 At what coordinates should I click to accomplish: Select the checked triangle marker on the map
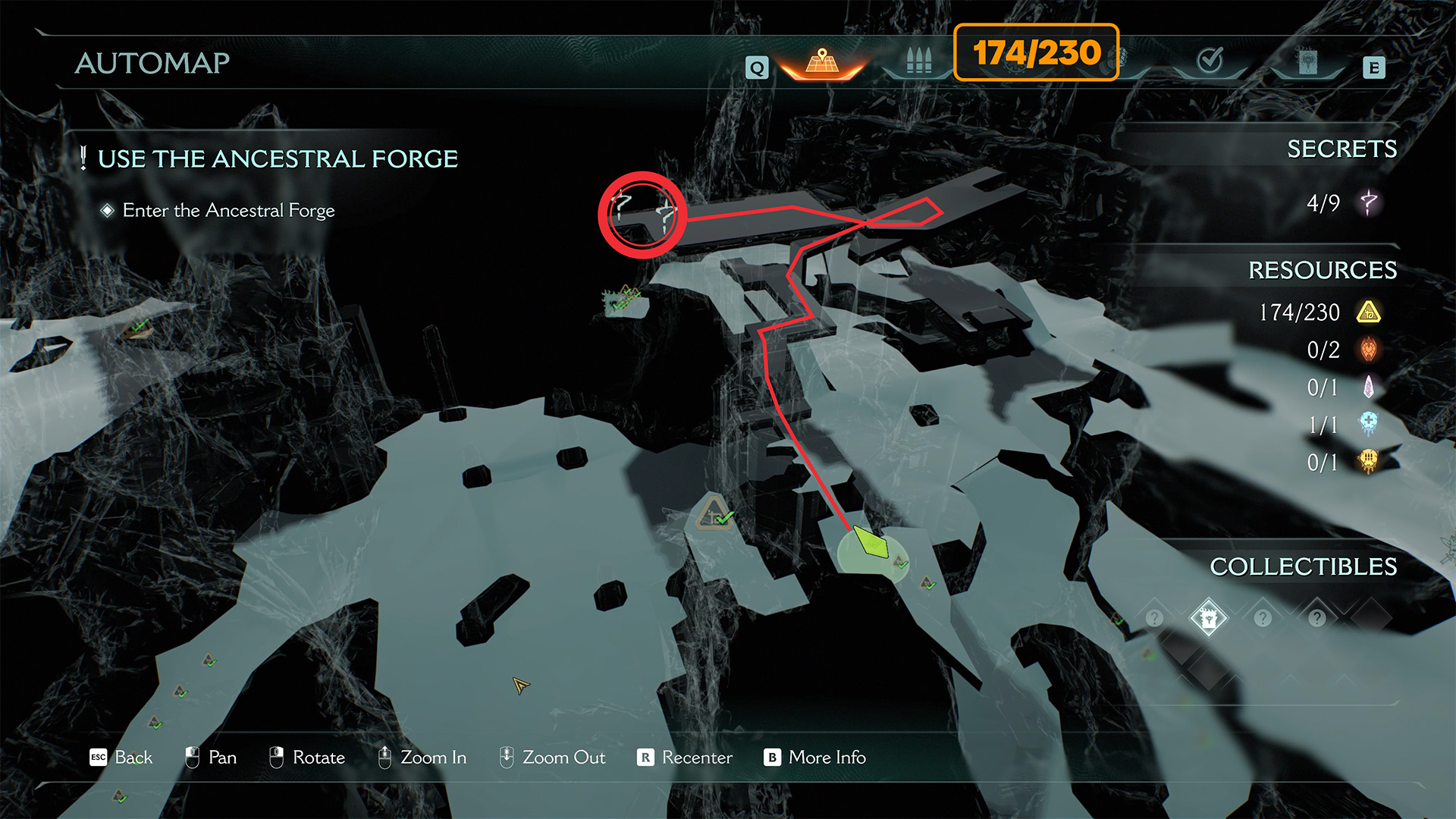pyautogui.click(x=714, y=513)
